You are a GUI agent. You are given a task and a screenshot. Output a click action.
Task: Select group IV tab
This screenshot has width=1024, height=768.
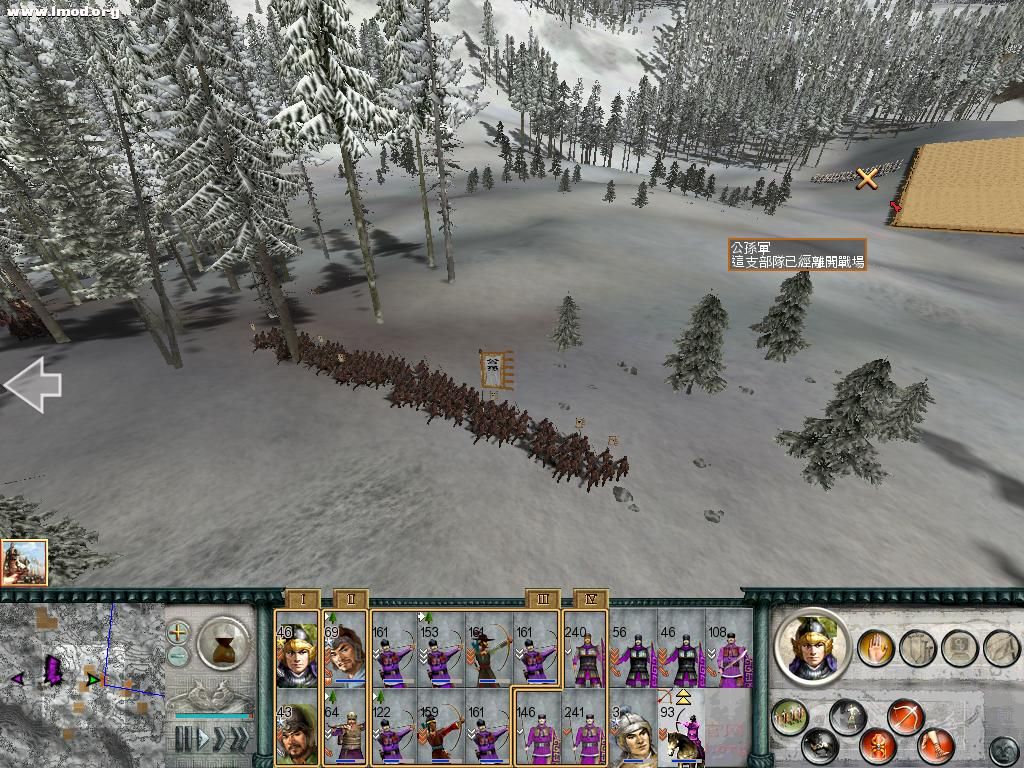591,599
